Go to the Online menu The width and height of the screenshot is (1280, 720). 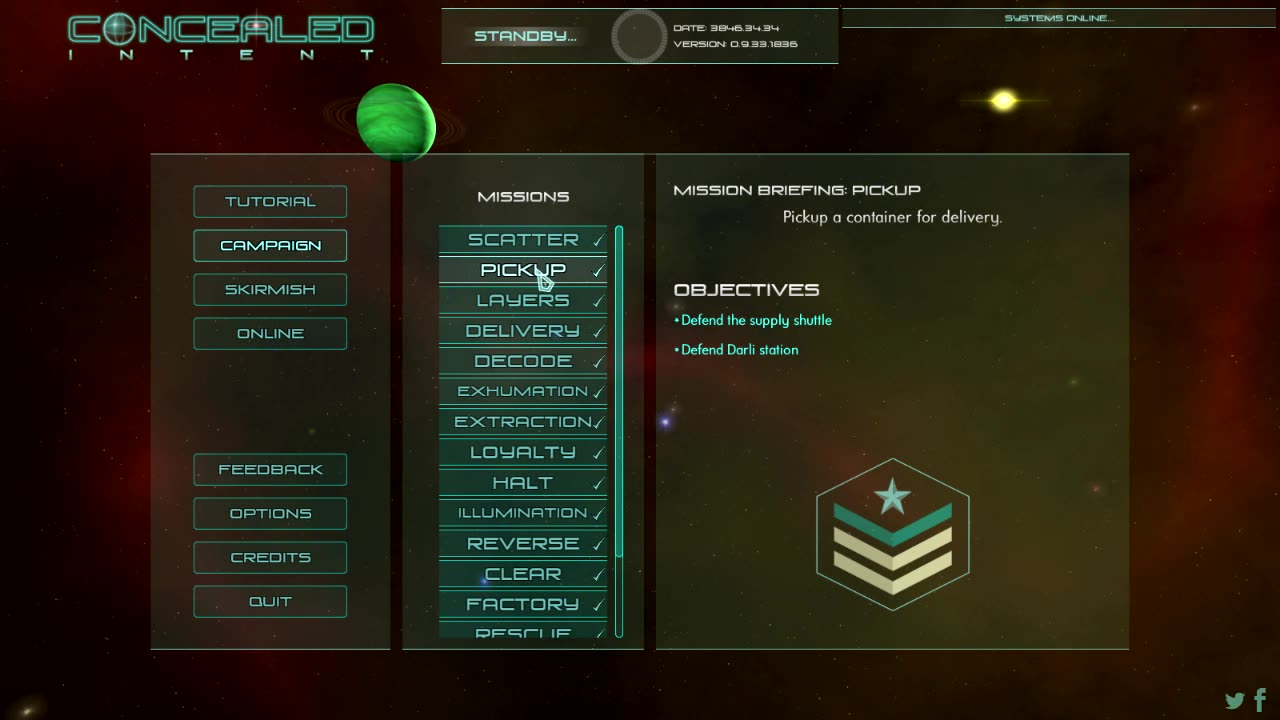coord(270,334)
